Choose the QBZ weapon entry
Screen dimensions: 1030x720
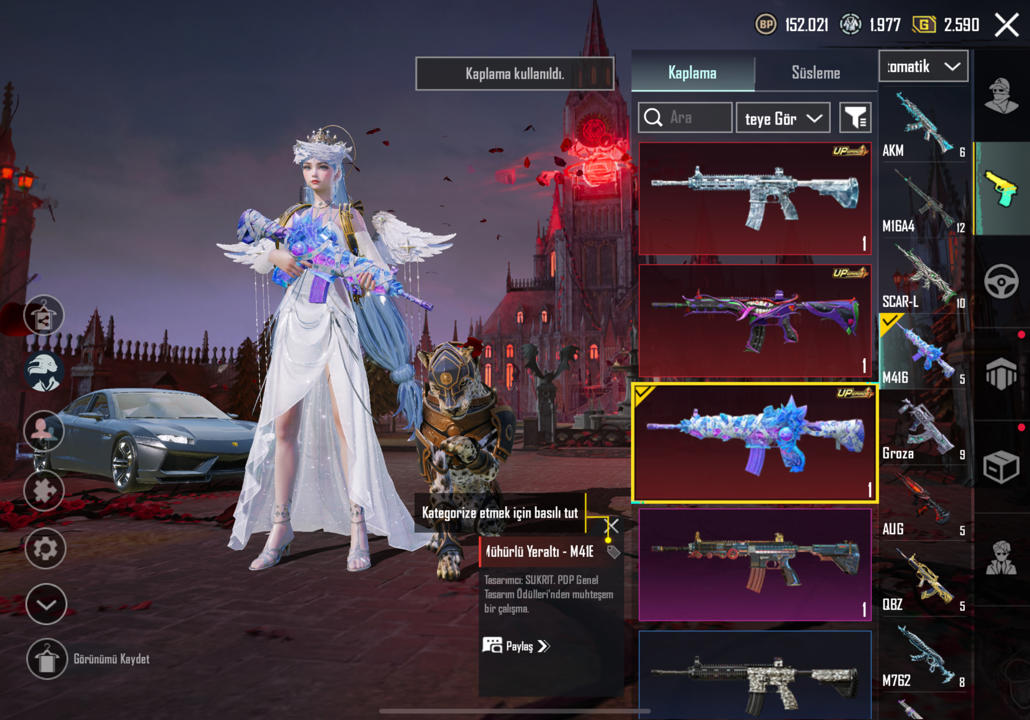(x=923, y=580)
